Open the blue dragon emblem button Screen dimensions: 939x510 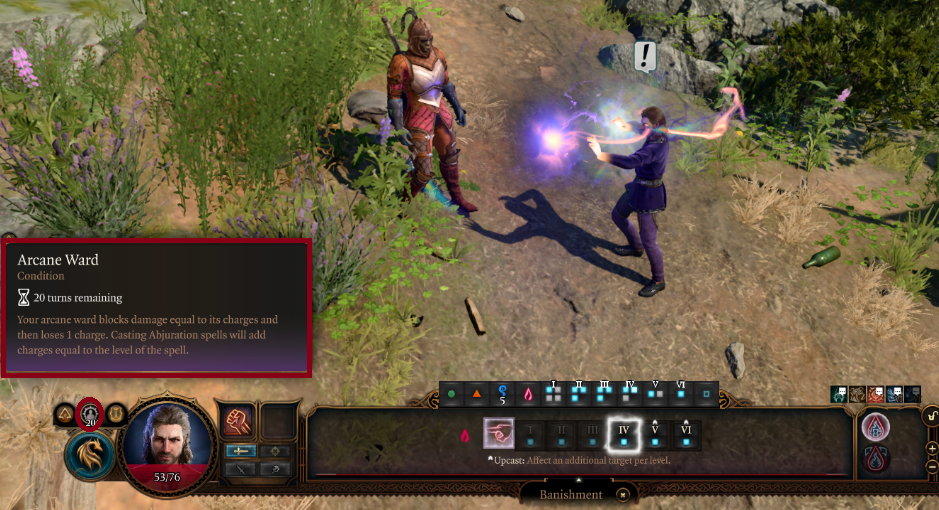pyautogui.click(x=90, y=455)
